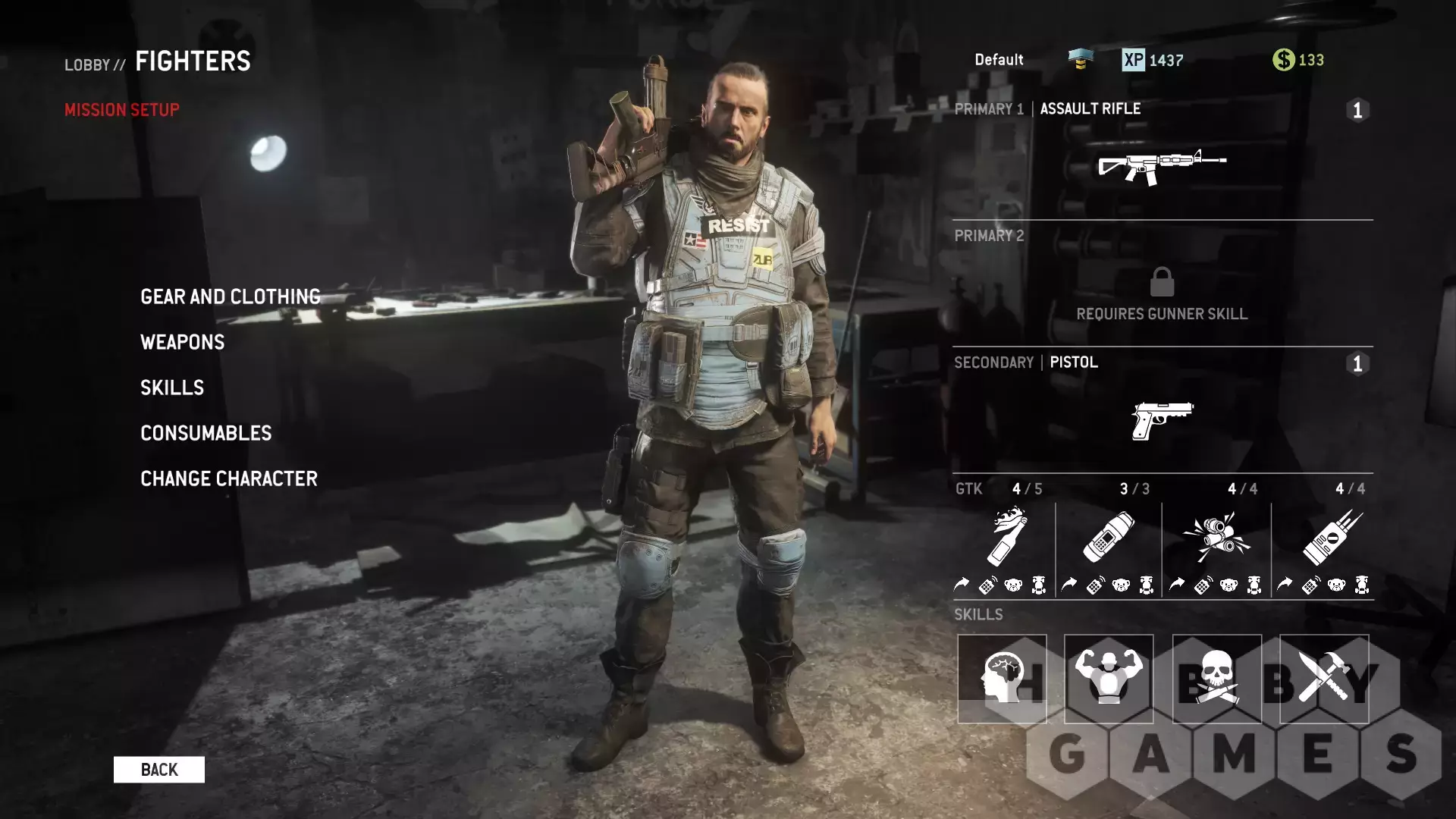This screenshot has height=819, width=1456.
Task: Choose Change Character
Action: point(229,479)
